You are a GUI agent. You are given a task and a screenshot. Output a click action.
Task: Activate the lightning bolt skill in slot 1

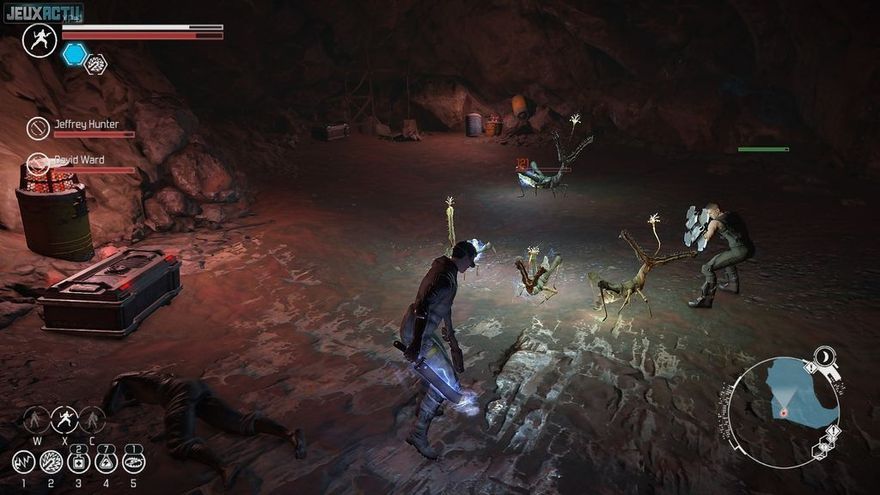(x=24, y=462)
